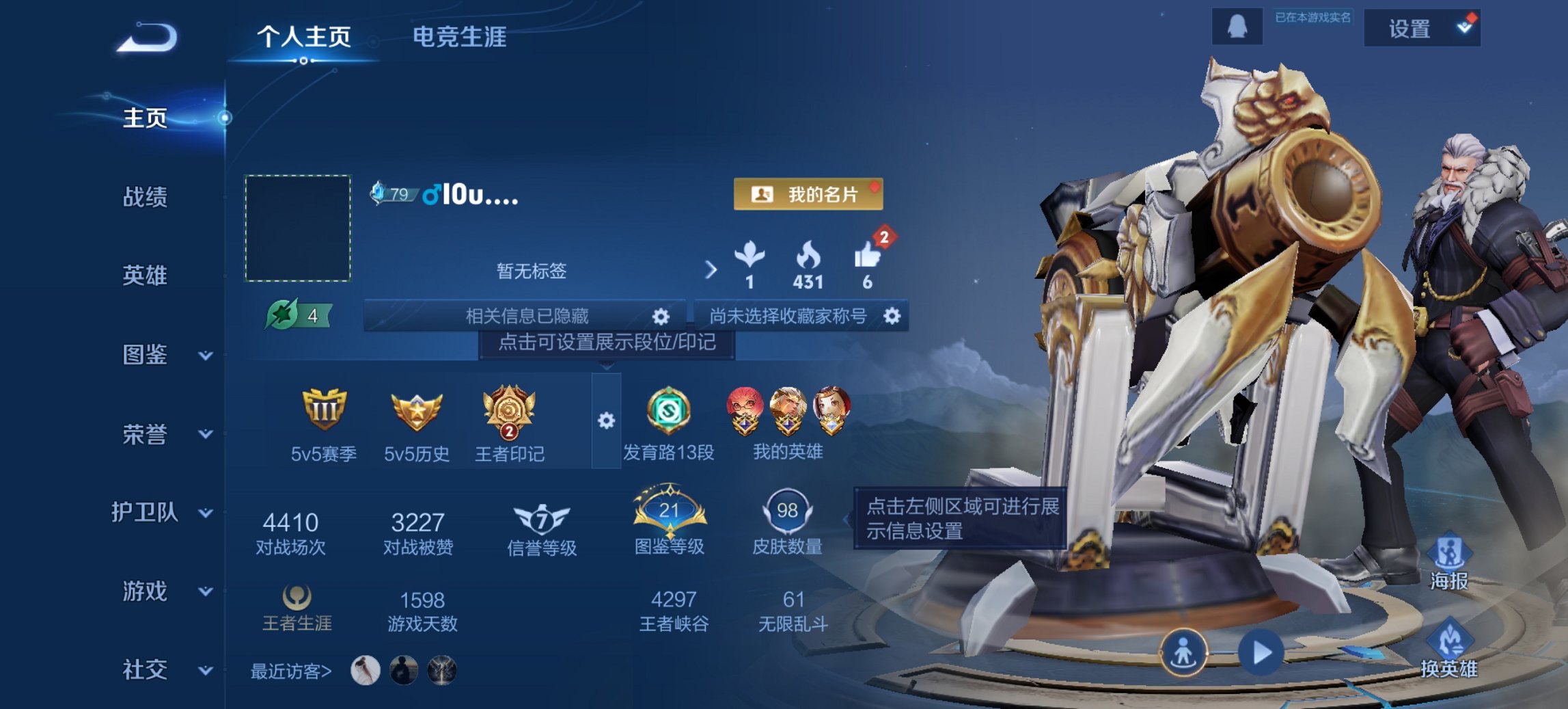Open the gear next to 尚未选择收藏家称号
The height and width of the screenshot is (709, 1568).
pos(893,316)
